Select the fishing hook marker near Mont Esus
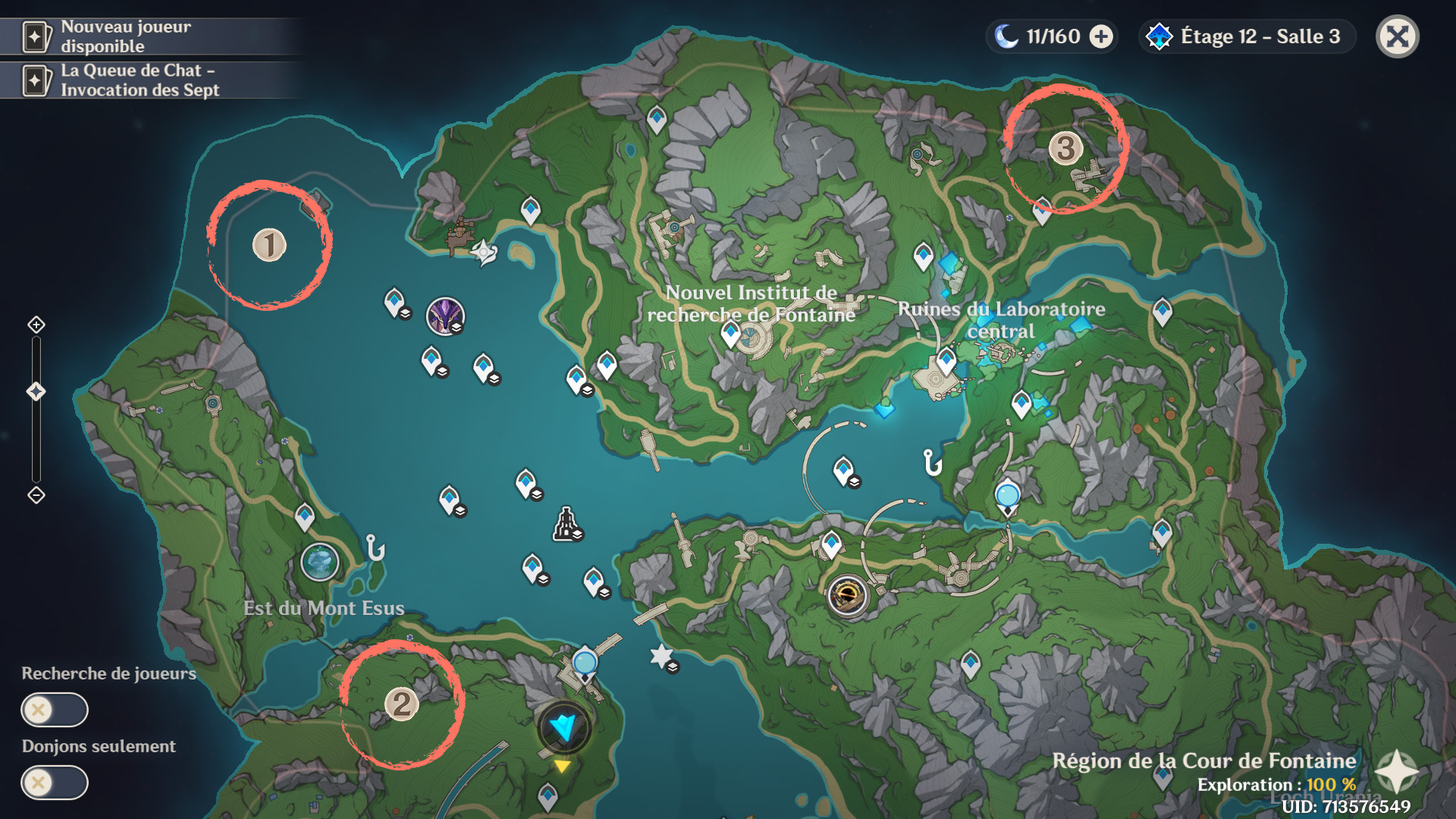 tap(375, 547)
